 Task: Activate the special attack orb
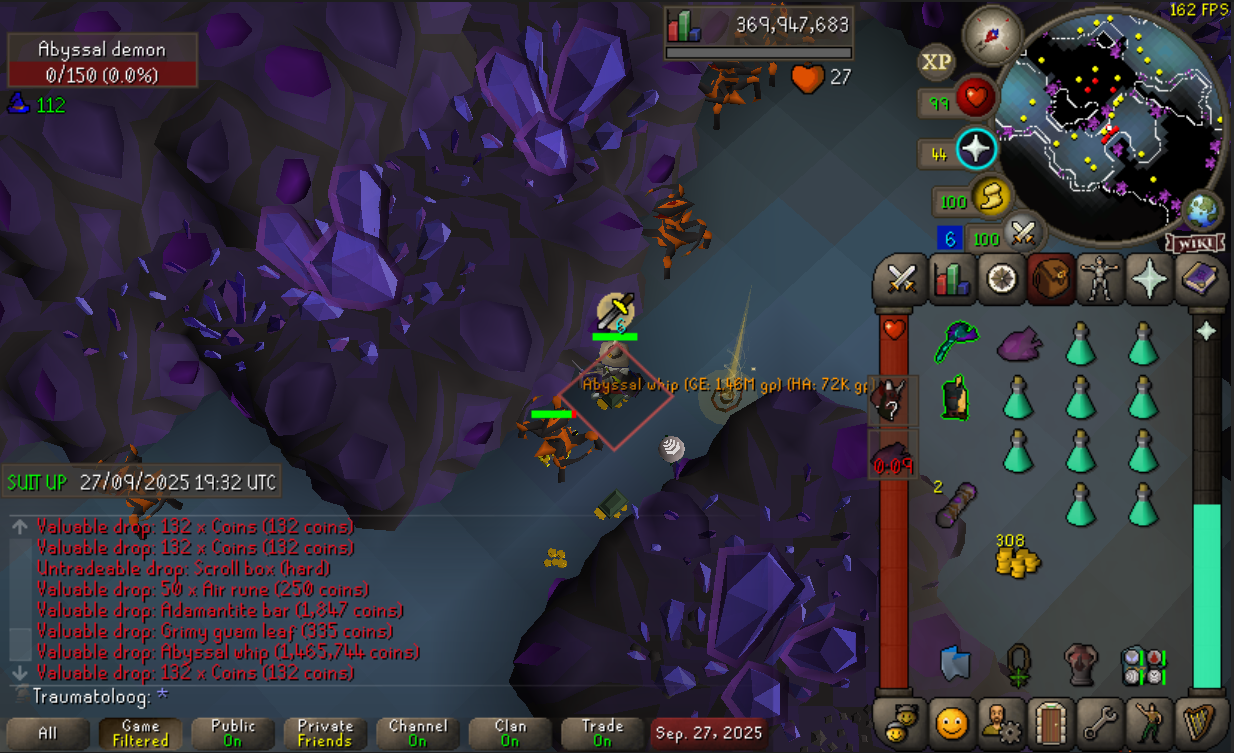click(1021, 234)
